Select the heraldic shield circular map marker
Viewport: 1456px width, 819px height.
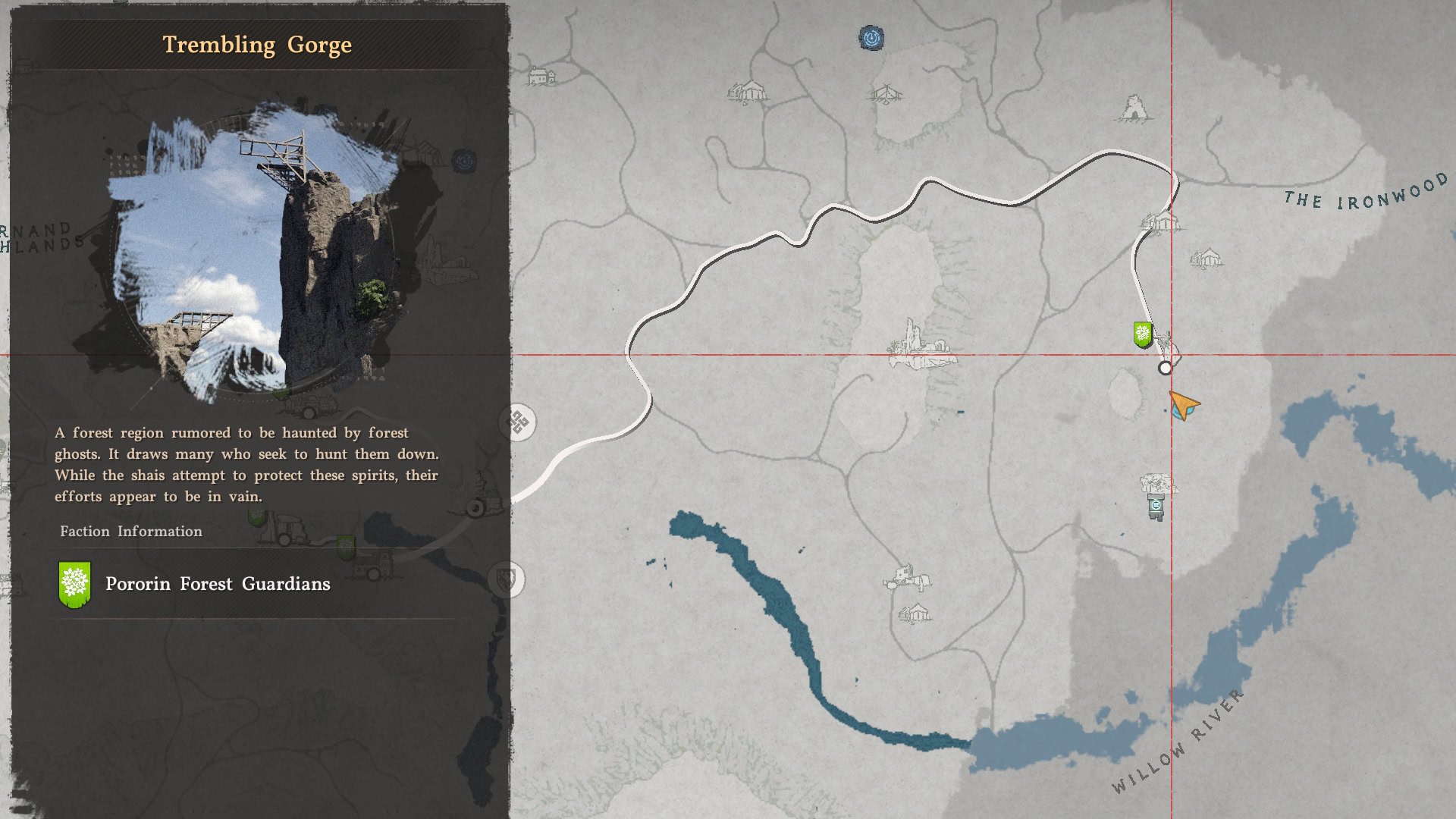point(506,581)
